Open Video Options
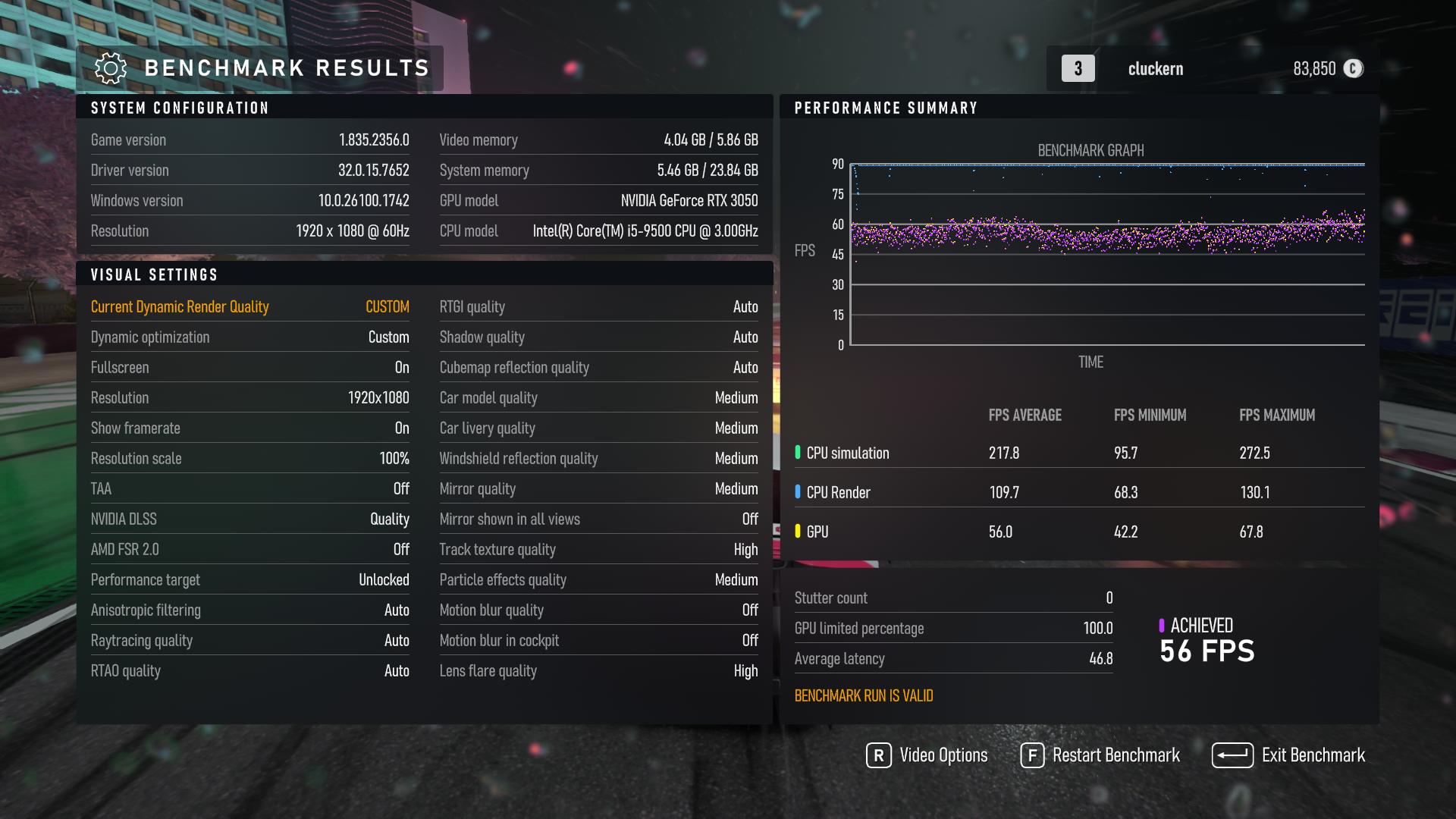The height and width of the screenshot is (819, 1456). (927, 755)
